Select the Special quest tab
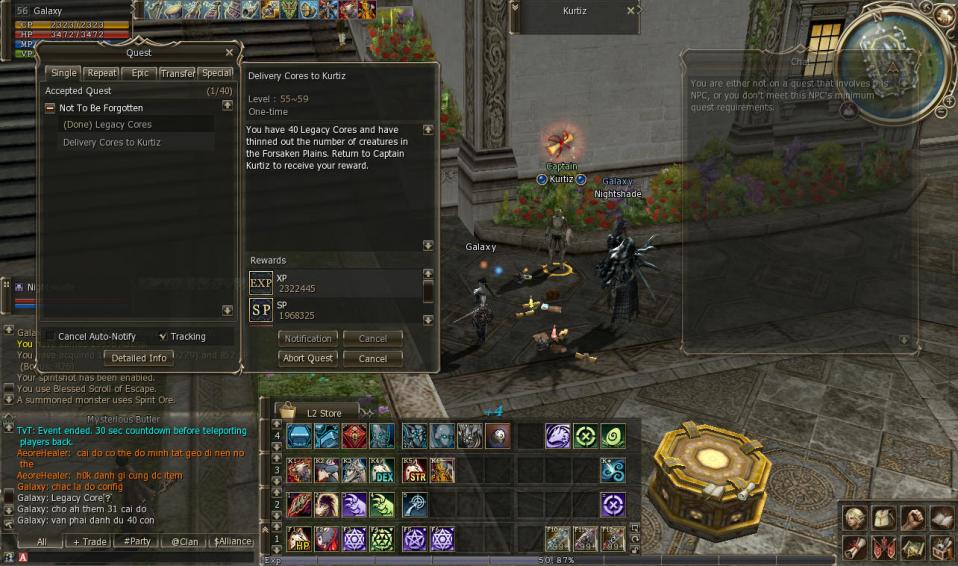This screenshot has width=958, height=566. point(216,73)
